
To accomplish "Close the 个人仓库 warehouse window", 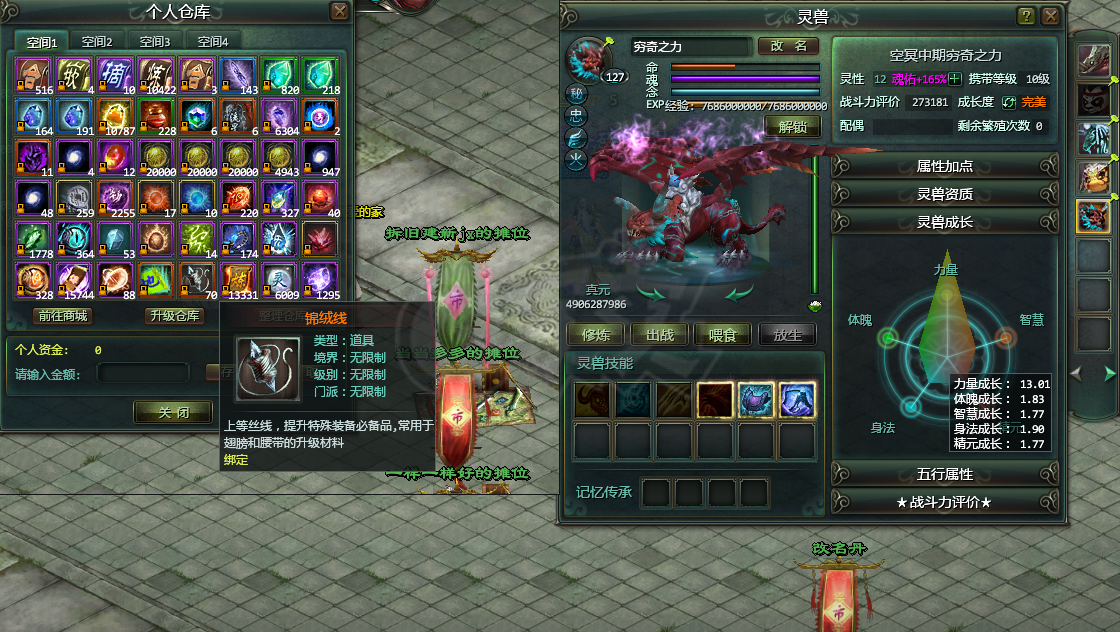I will tap(340, 12).
